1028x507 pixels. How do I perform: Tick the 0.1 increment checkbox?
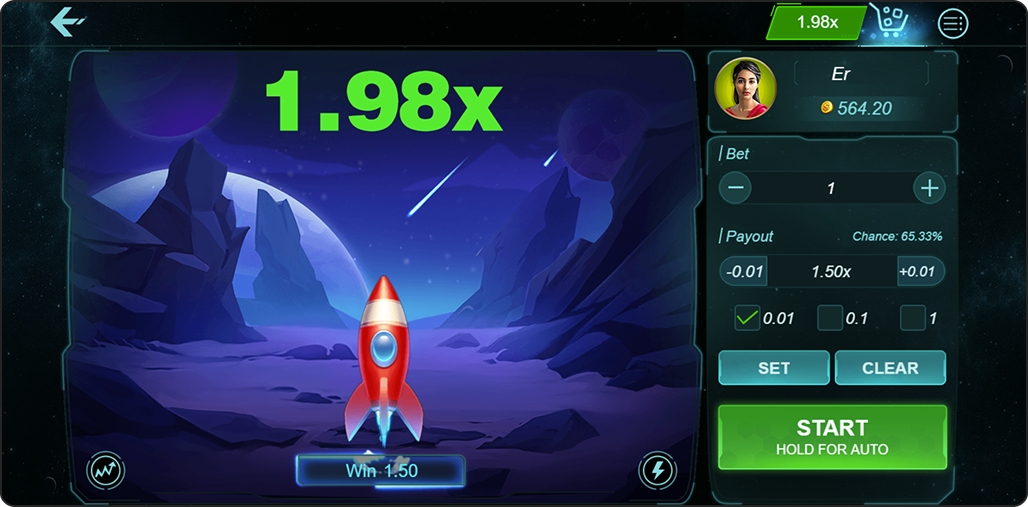[830, 318]
